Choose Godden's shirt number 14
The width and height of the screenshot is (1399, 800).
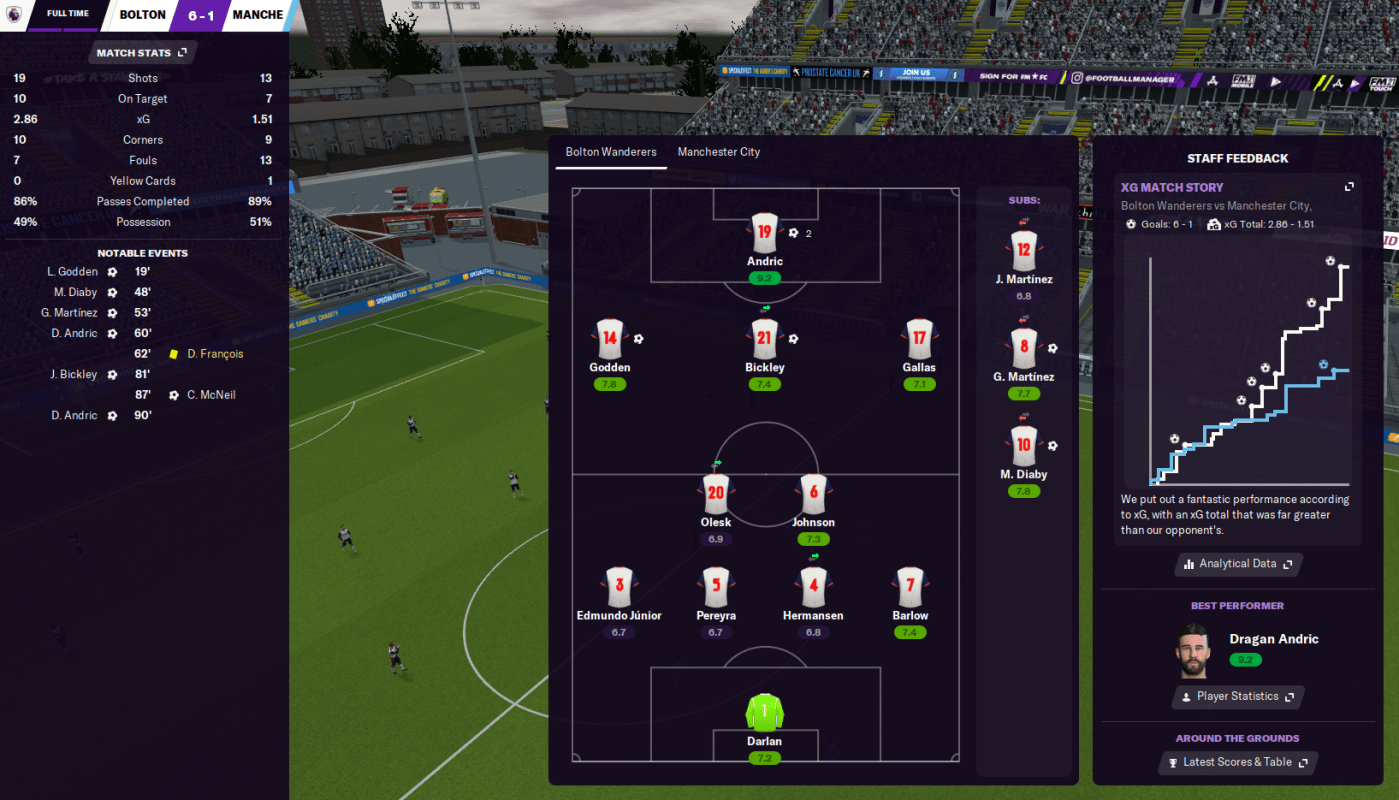click(x=610, y=339)
